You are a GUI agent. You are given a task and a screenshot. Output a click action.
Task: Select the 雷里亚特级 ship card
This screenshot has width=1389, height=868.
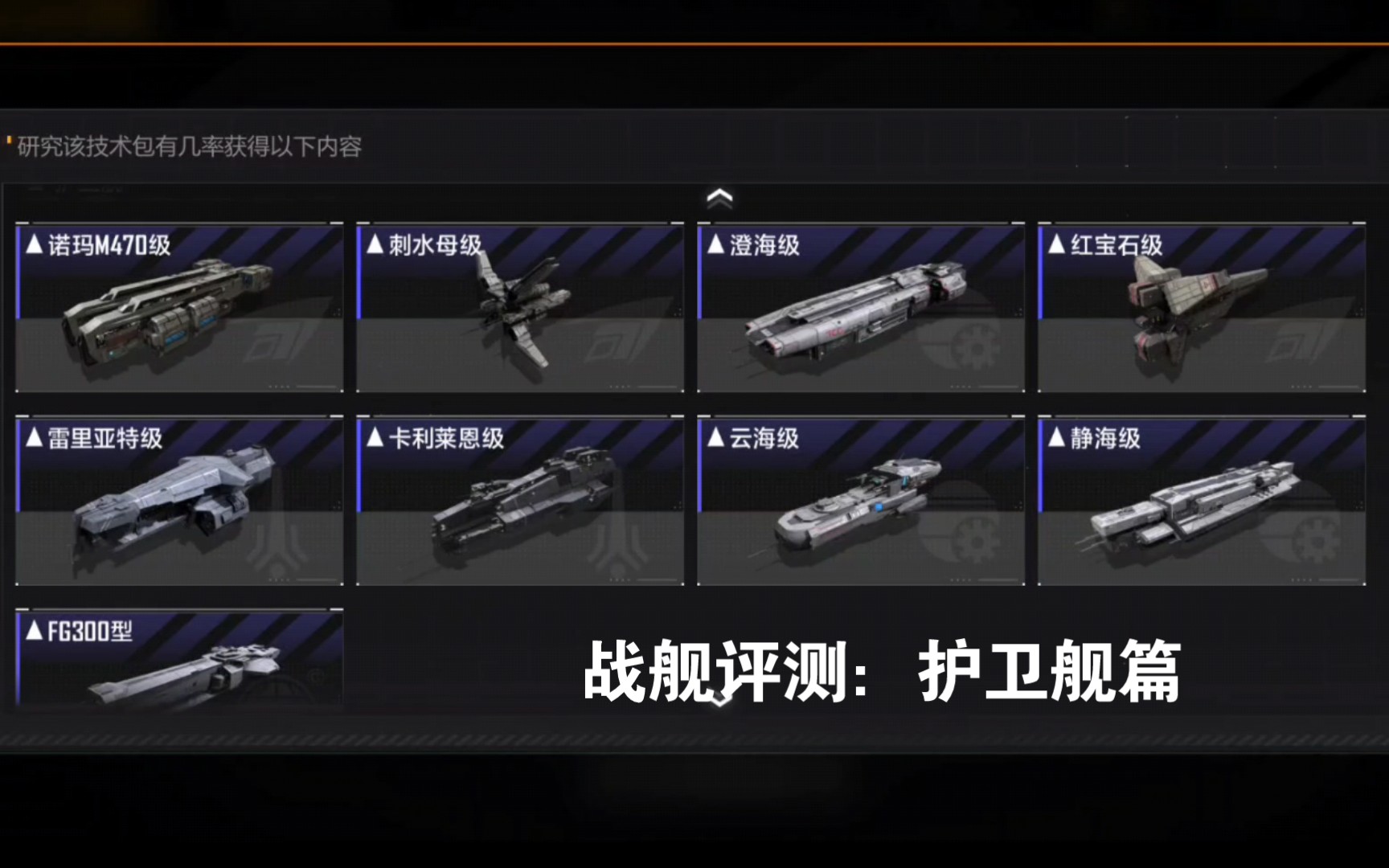(179, 498)
